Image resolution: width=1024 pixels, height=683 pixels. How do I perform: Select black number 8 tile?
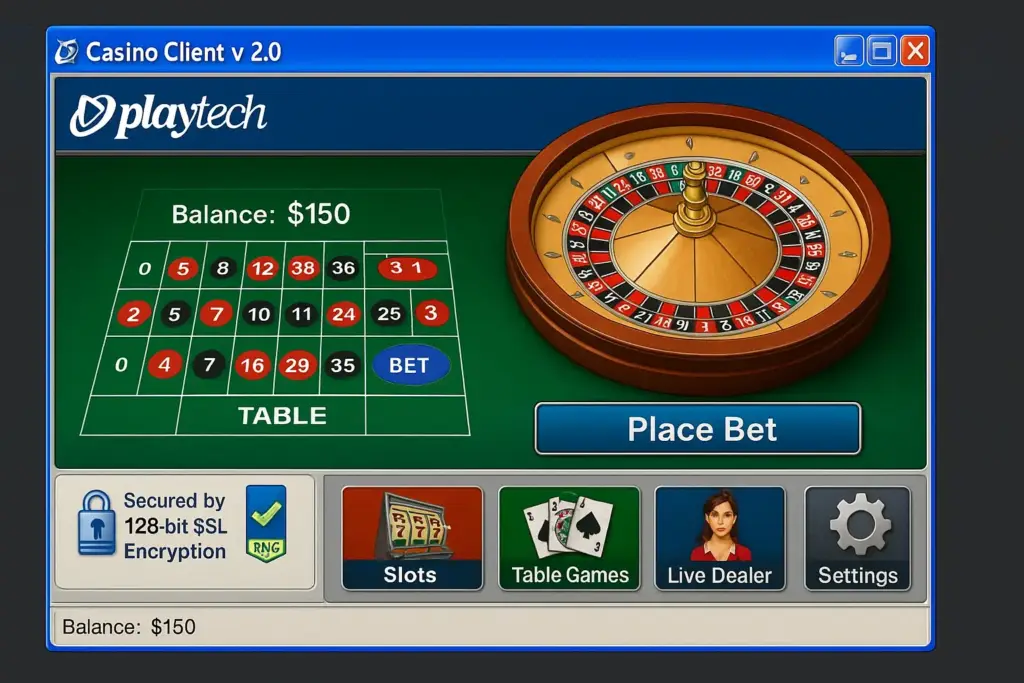click(222, 268)
